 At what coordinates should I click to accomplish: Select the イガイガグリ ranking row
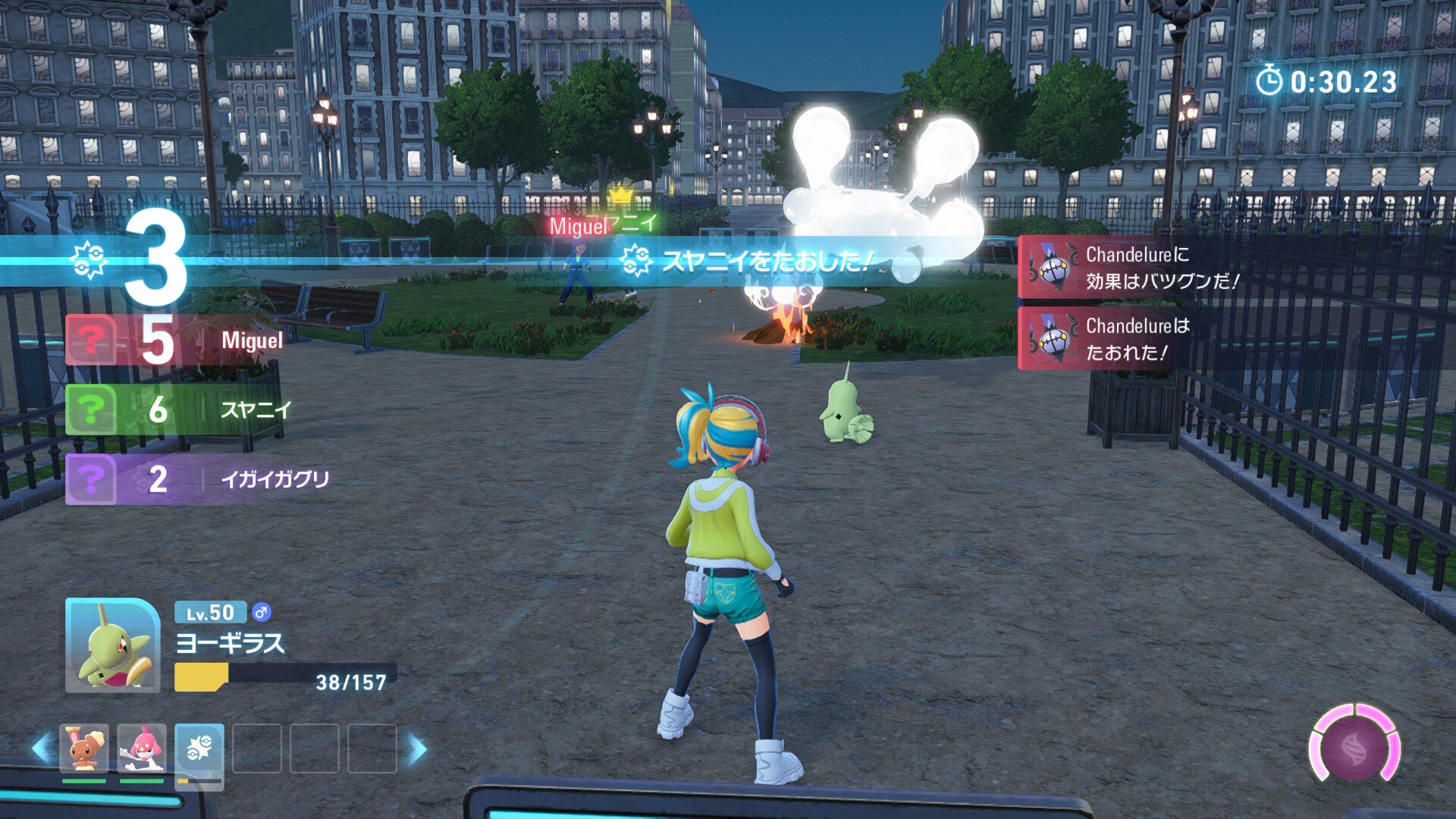(x=197, y=479)
